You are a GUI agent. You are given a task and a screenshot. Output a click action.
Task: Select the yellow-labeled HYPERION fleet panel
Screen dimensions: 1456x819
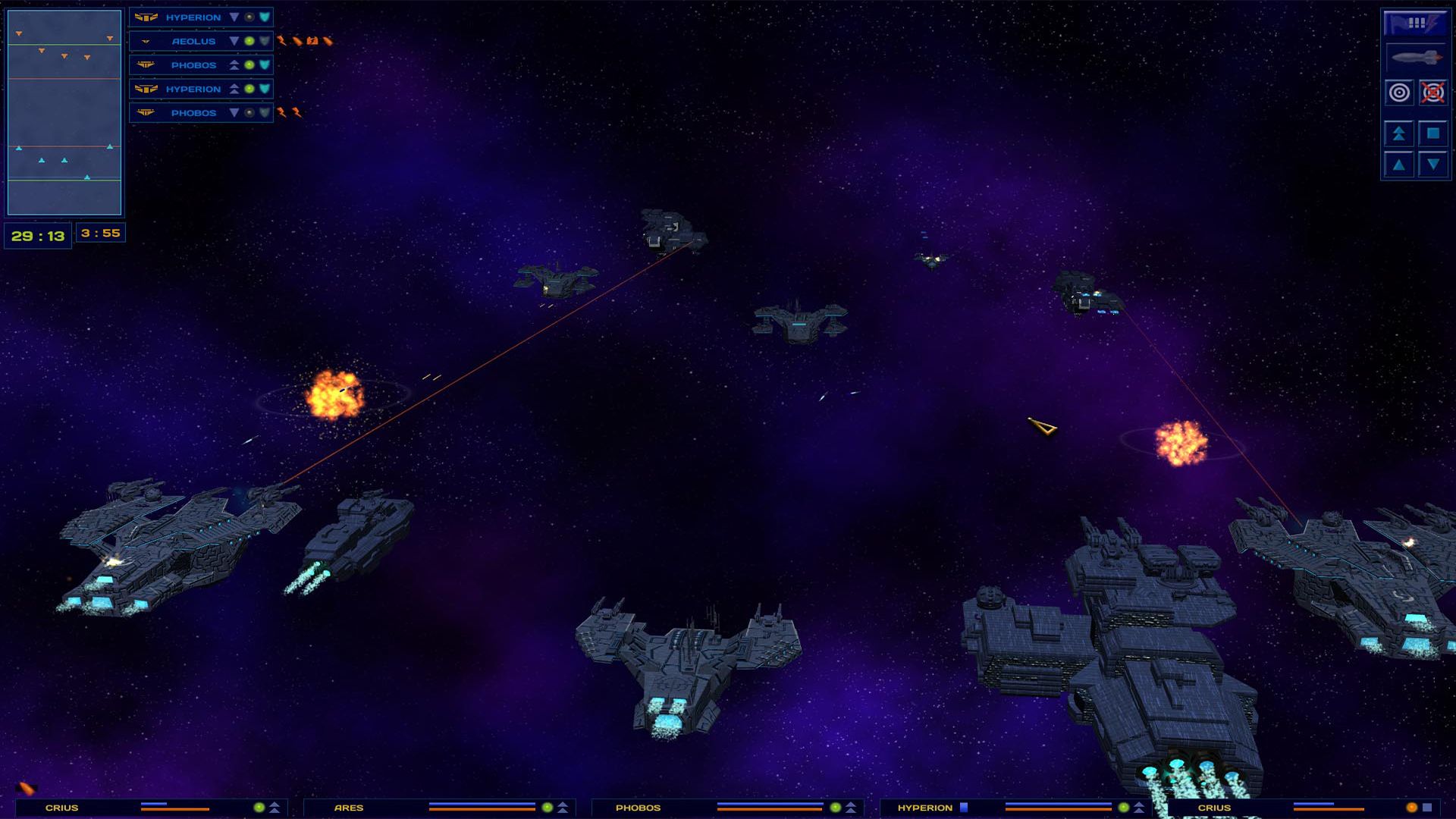pyautogui.click(x=1016, y=808)
